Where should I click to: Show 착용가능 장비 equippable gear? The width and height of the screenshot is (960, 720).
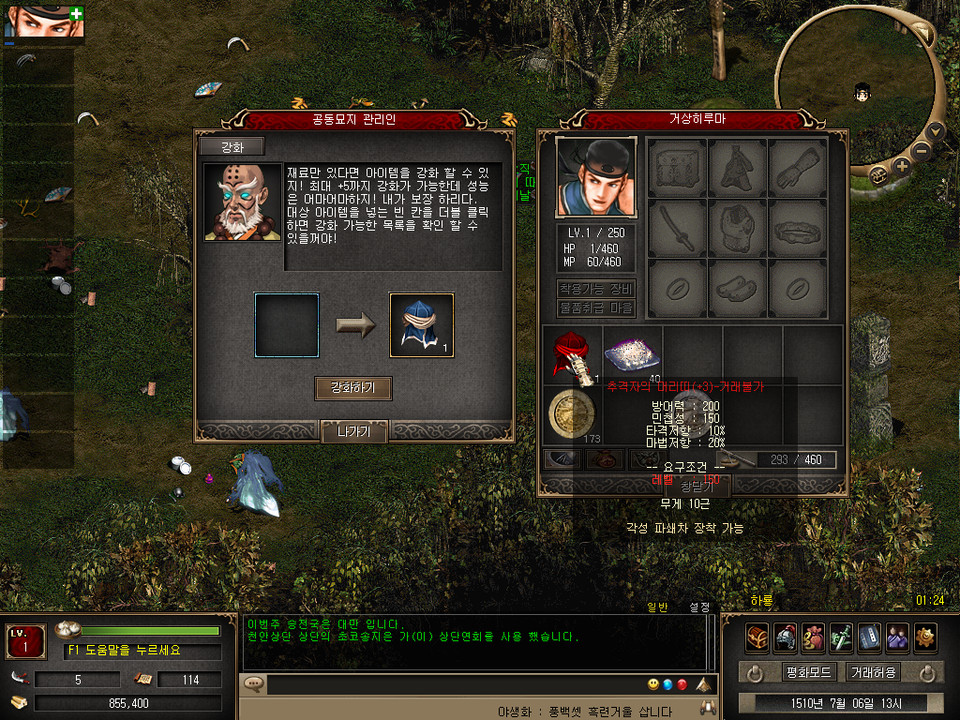pos(596,289)
